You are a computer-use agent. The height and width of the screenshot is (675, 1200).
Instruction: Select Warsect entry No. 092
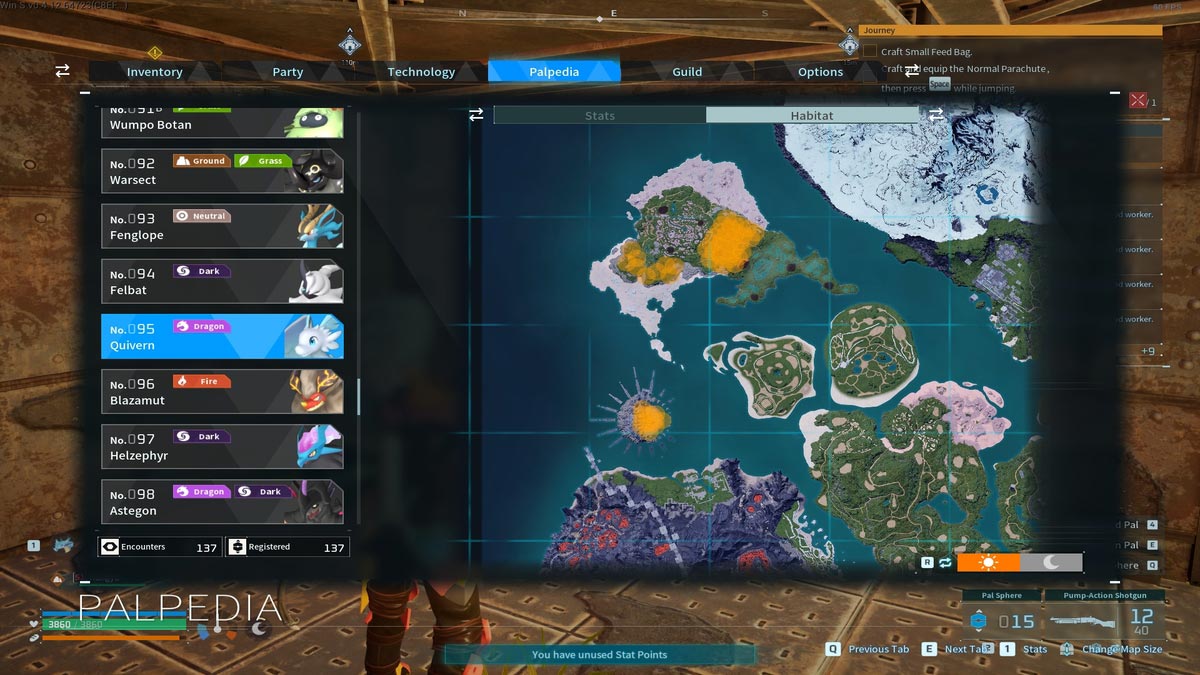point(222,171)
